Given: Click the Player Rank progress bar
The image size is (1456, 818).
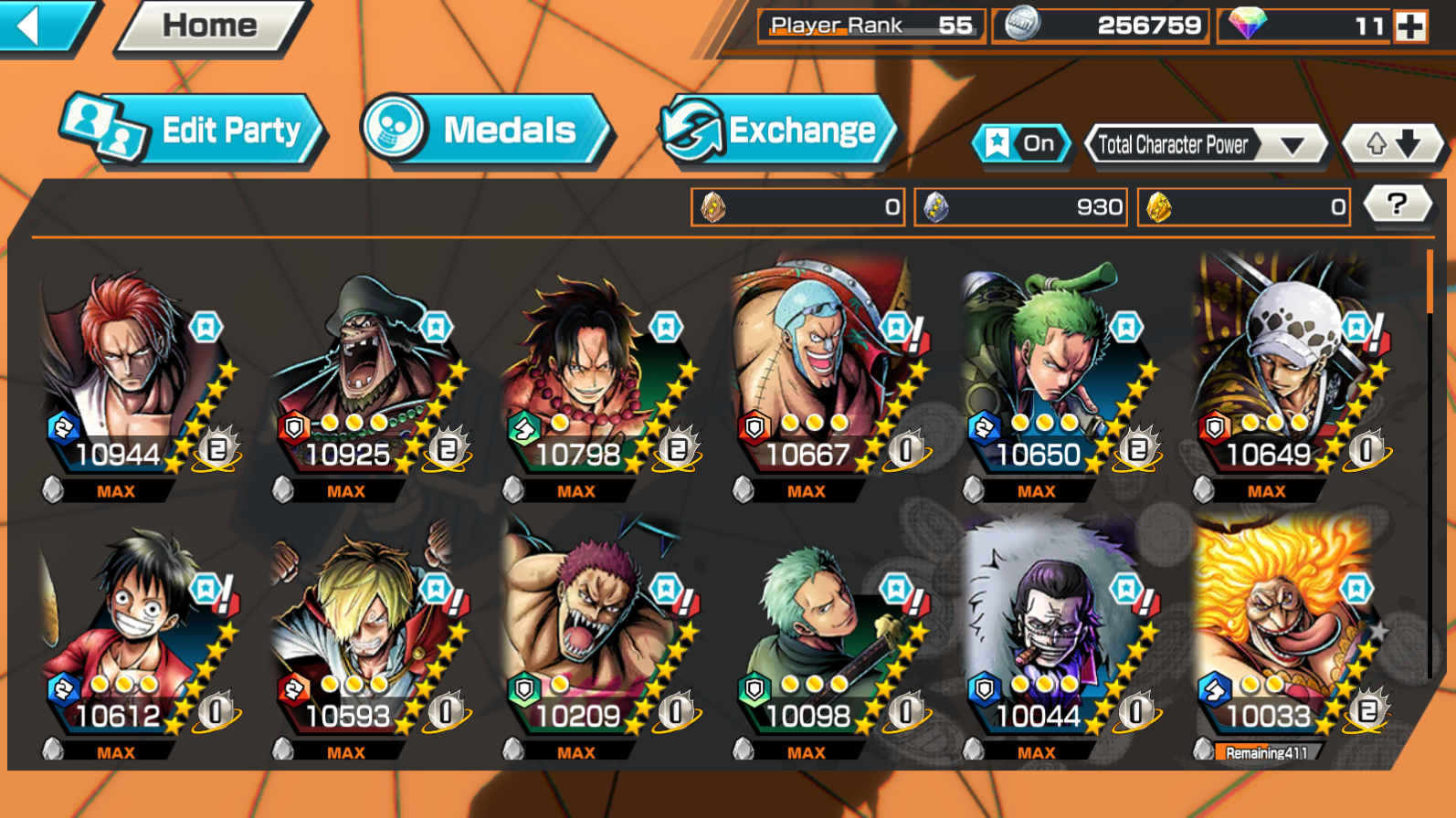Looking at the screenshot, I should click(870, 26).
